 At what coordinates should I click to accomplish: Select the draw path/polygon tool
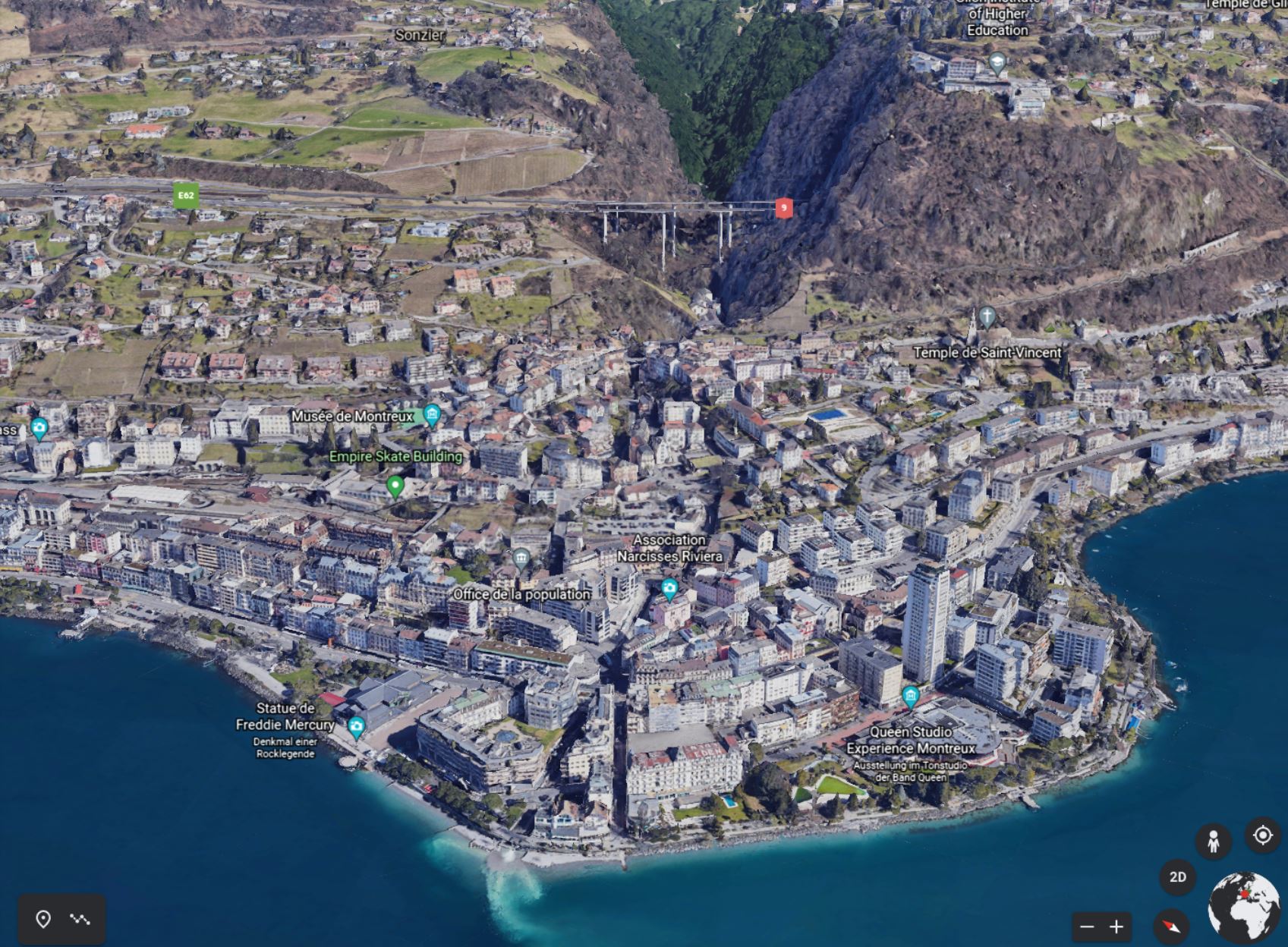[x=80, y=919]
